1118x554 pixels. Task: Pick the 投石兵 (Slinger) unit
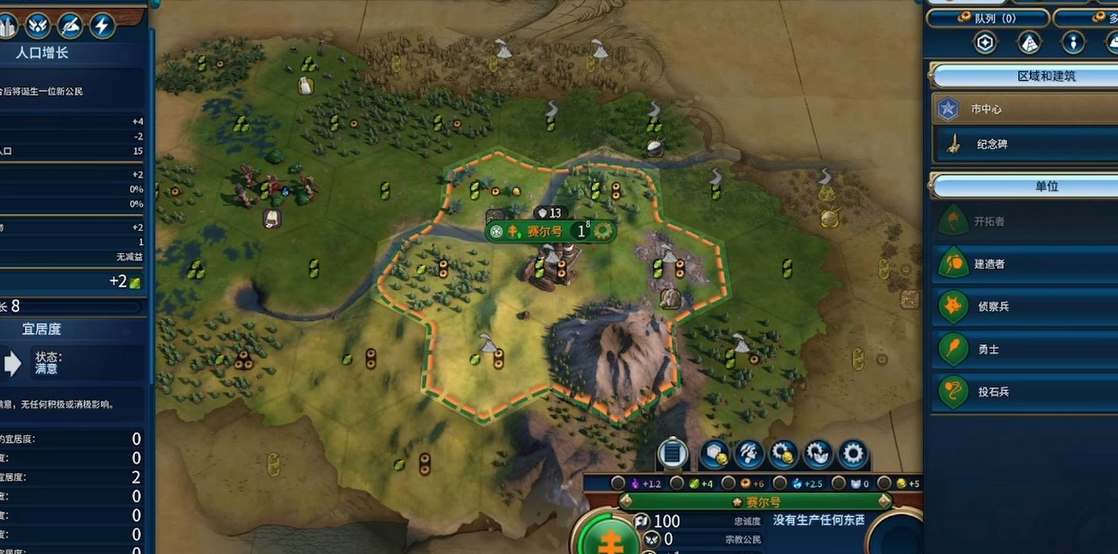[x=1020, y=391]
